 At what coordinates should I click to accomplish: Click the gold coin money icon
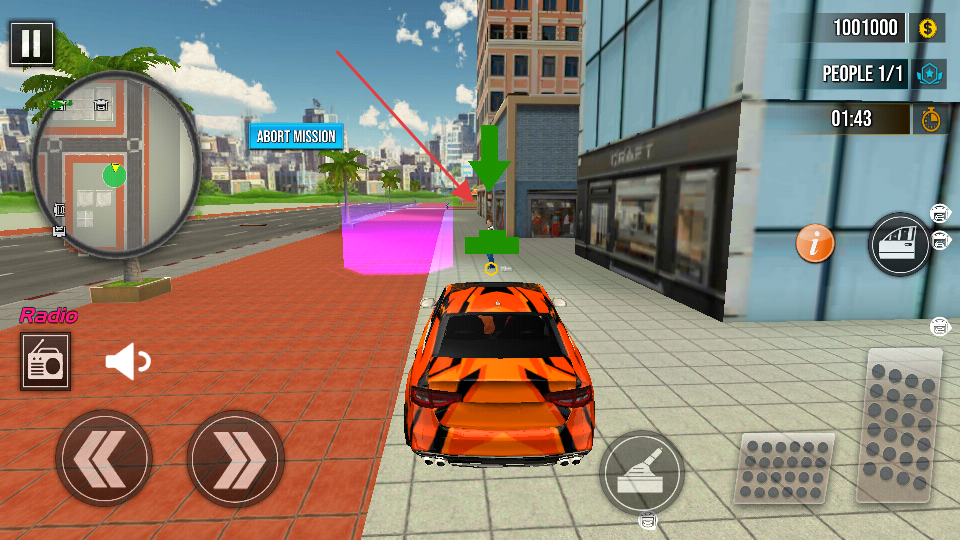tap(927, 28)
